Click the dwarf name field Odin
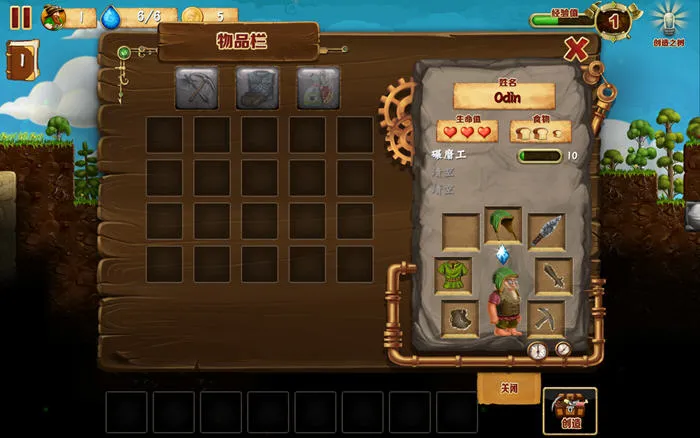 [503, 96]
